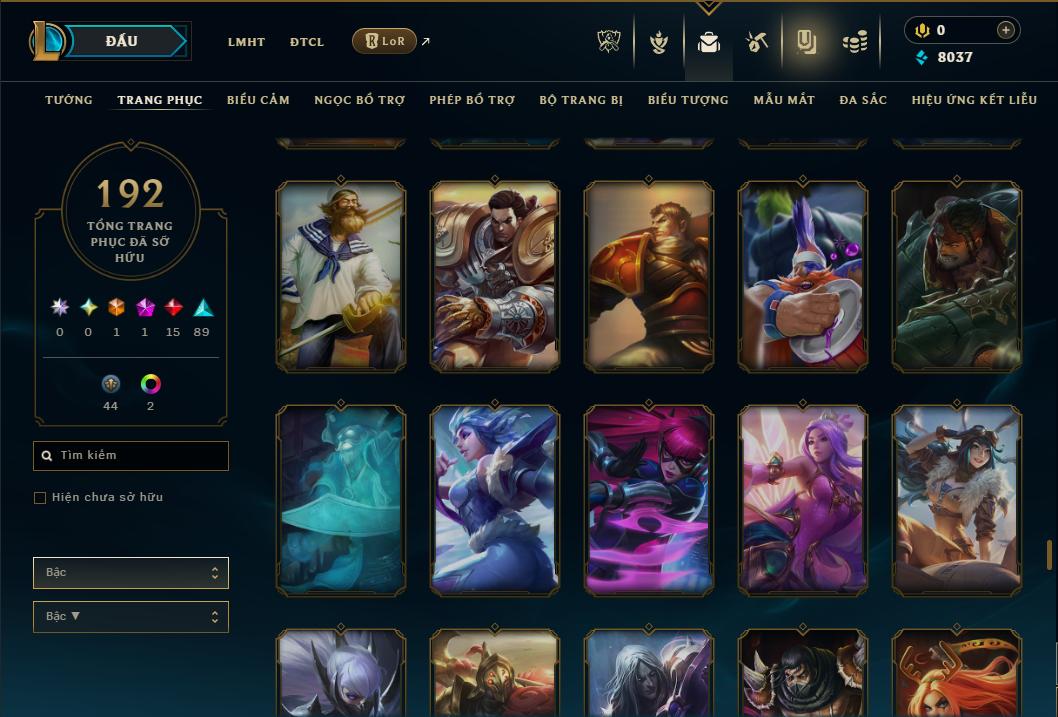Select the sailor Gangplank skin card
Image resolution: width=1058 pixels, height=717 pixels.
pyautogui.click(x=341, y=276)
